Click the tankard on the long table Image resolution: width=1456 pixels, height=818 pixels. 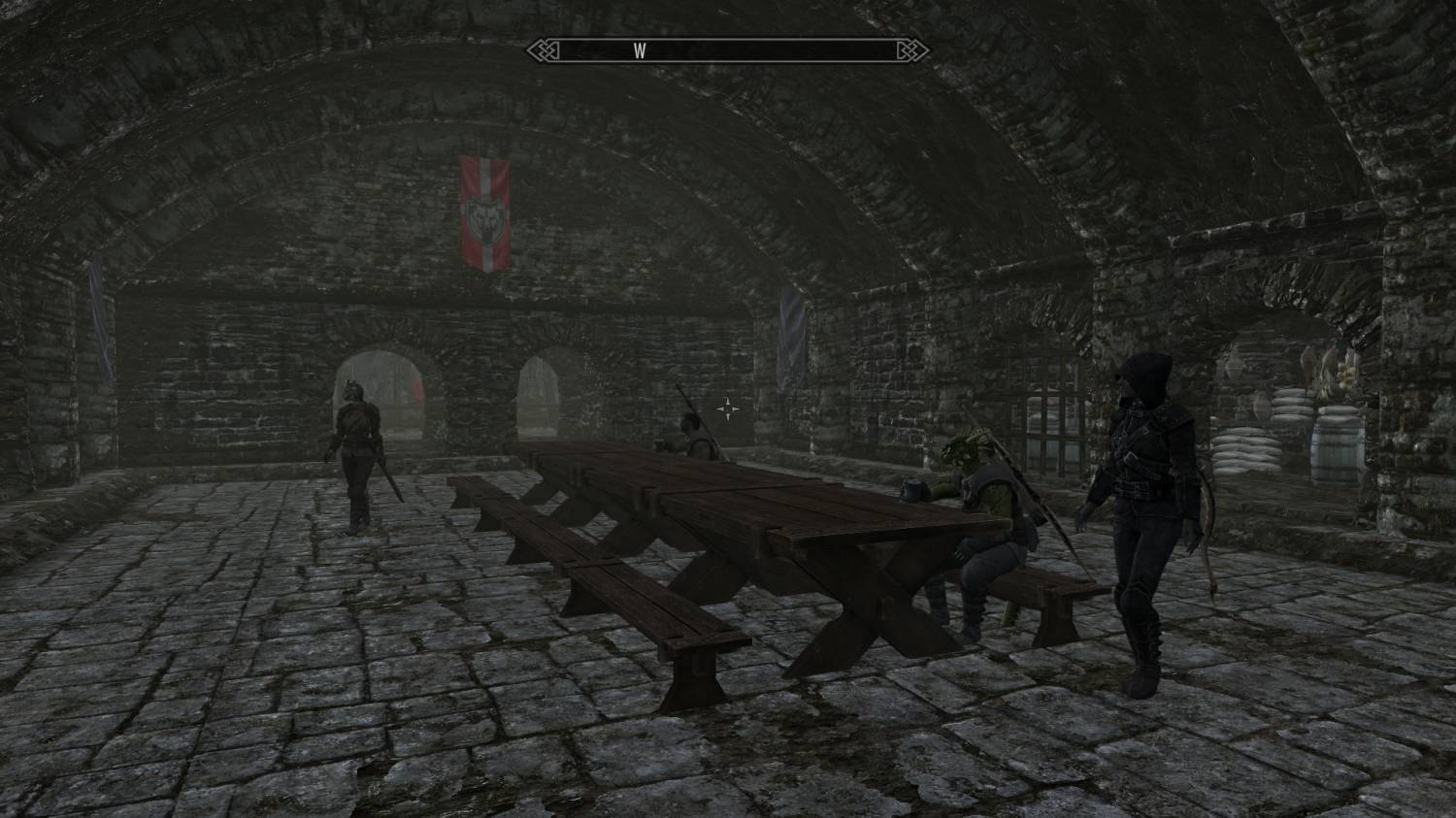point(910,492)
